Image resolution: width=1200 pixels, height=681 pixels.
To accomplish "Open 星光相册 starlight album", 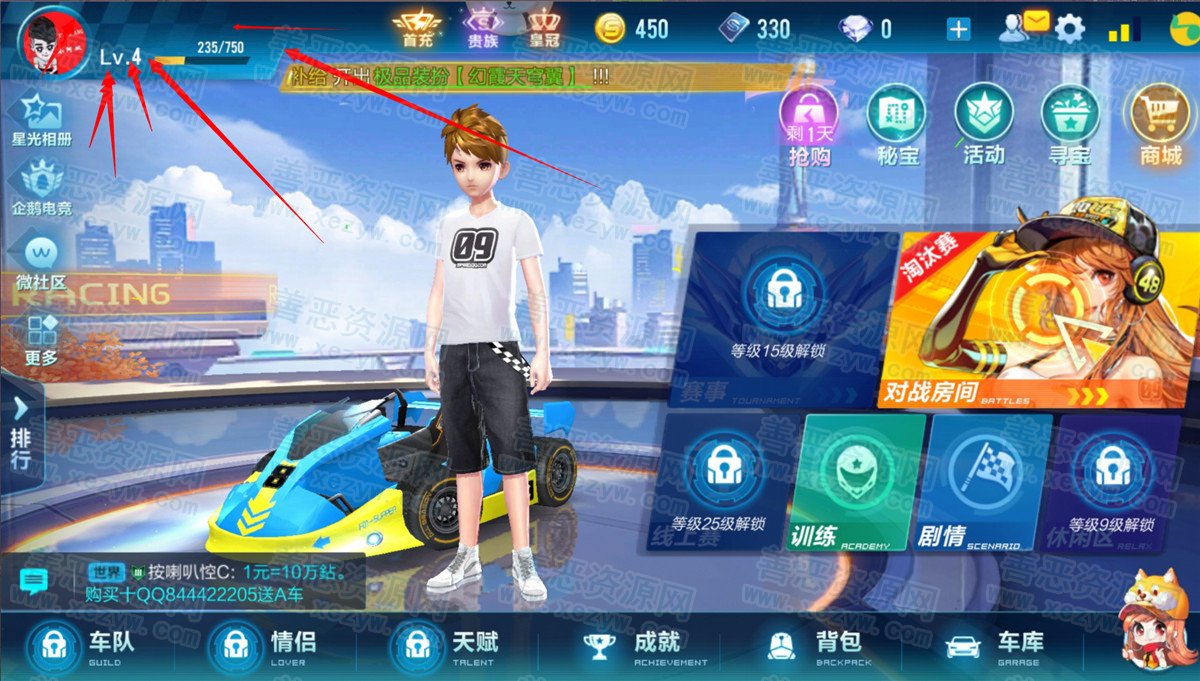I will coord(41,121).
